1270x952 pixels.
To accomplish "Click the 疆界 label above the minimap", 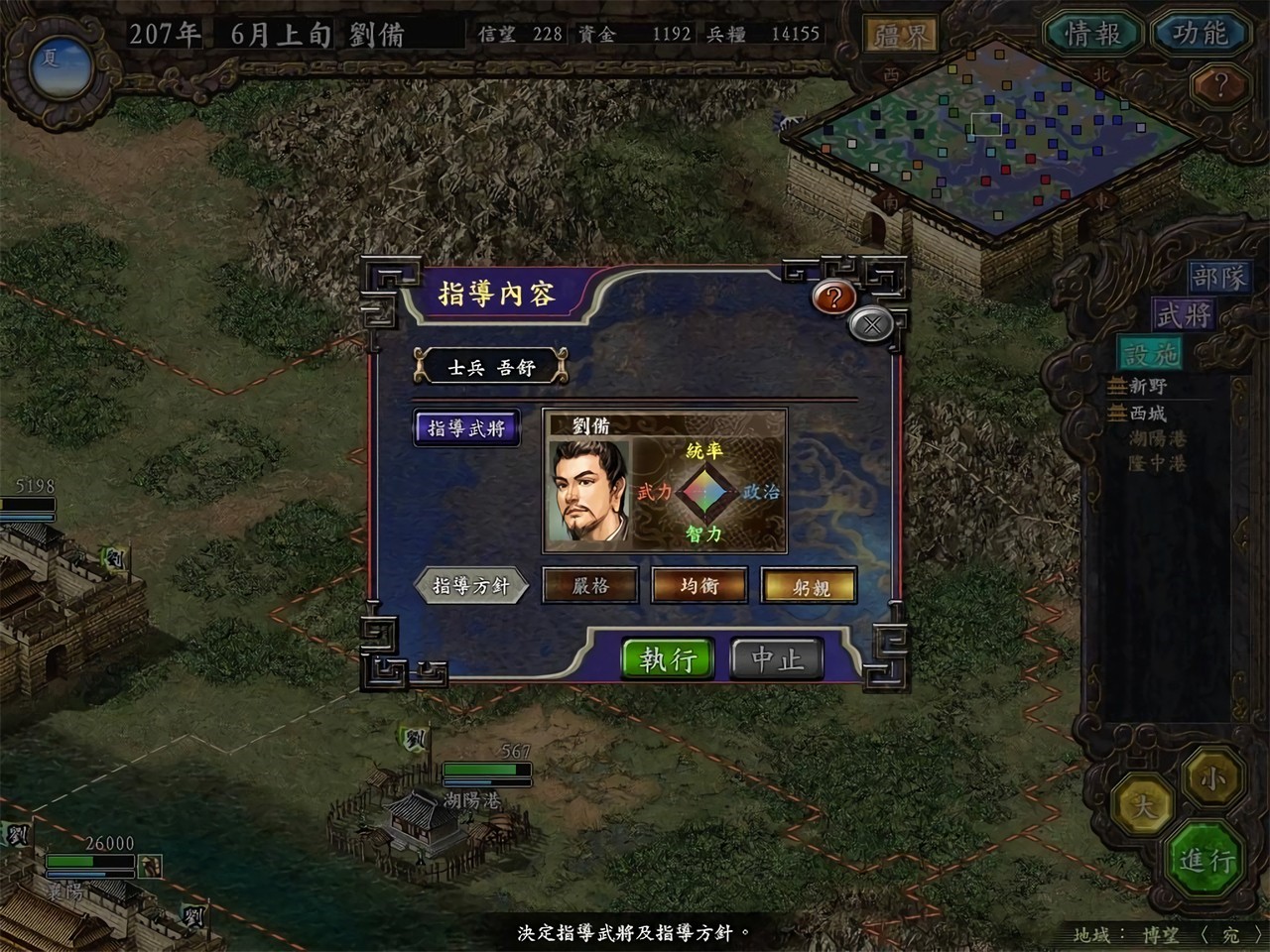I will tap(901, 32).
